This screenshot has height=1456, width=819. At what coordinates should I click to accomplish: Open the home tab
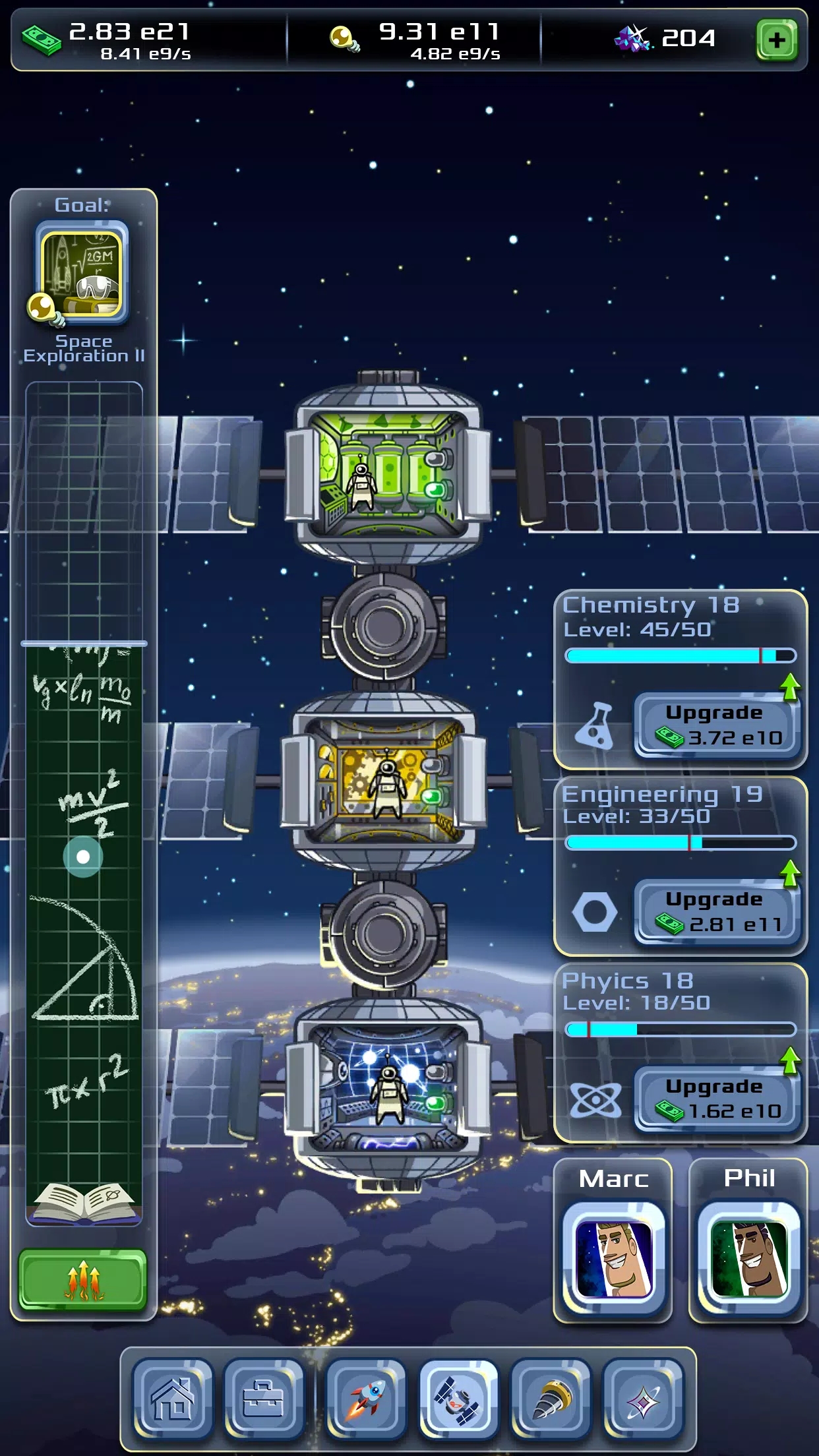(x=173, y=1399)
